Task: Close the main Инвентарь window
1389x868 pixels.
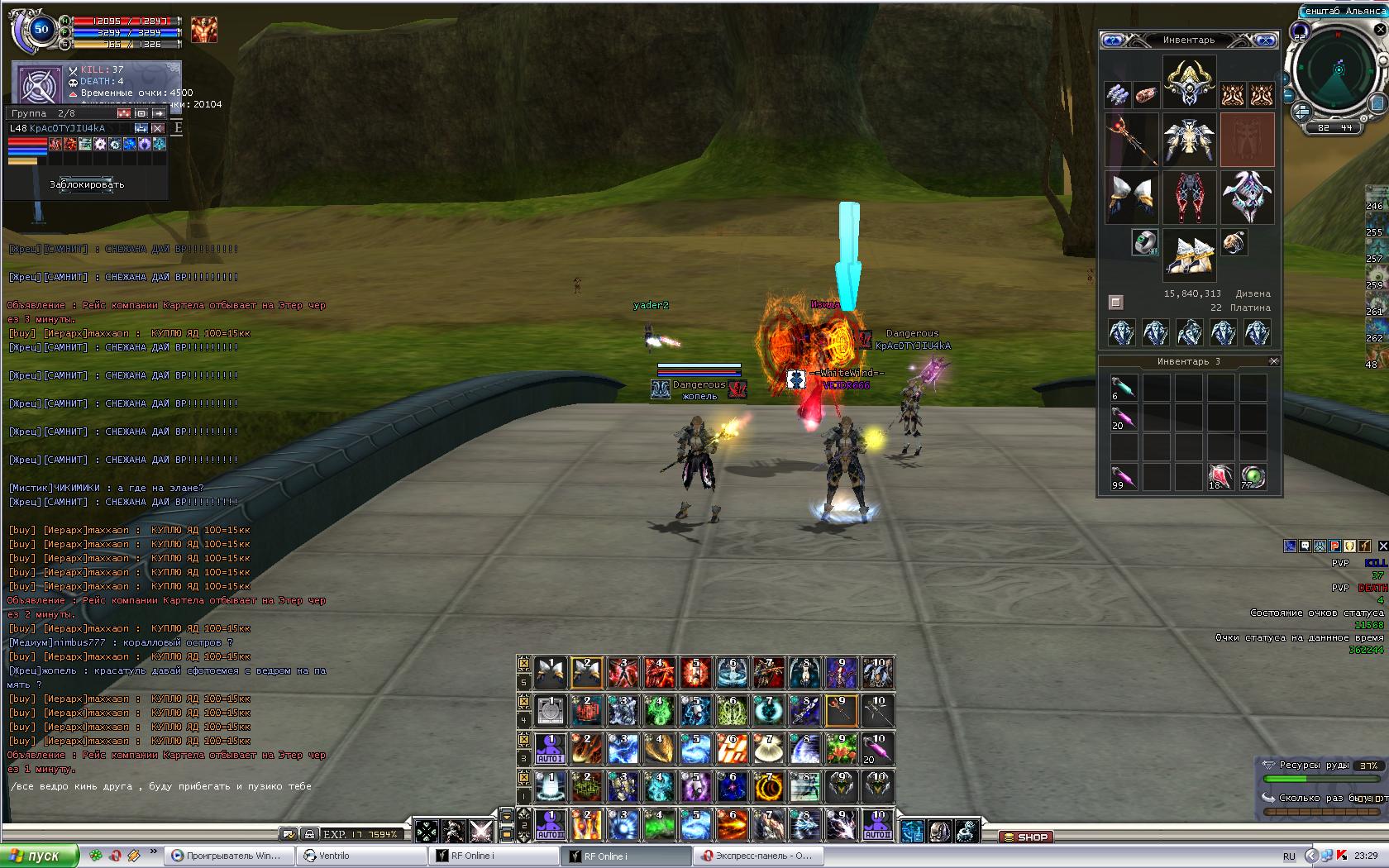Action: pyautogui.click(x=1265, y=40)
